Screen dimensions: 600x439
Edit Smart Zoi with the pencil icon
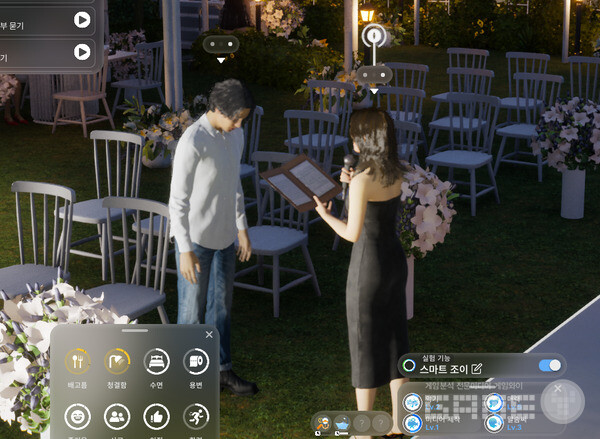pyautogui.click(x=476, y=370)
